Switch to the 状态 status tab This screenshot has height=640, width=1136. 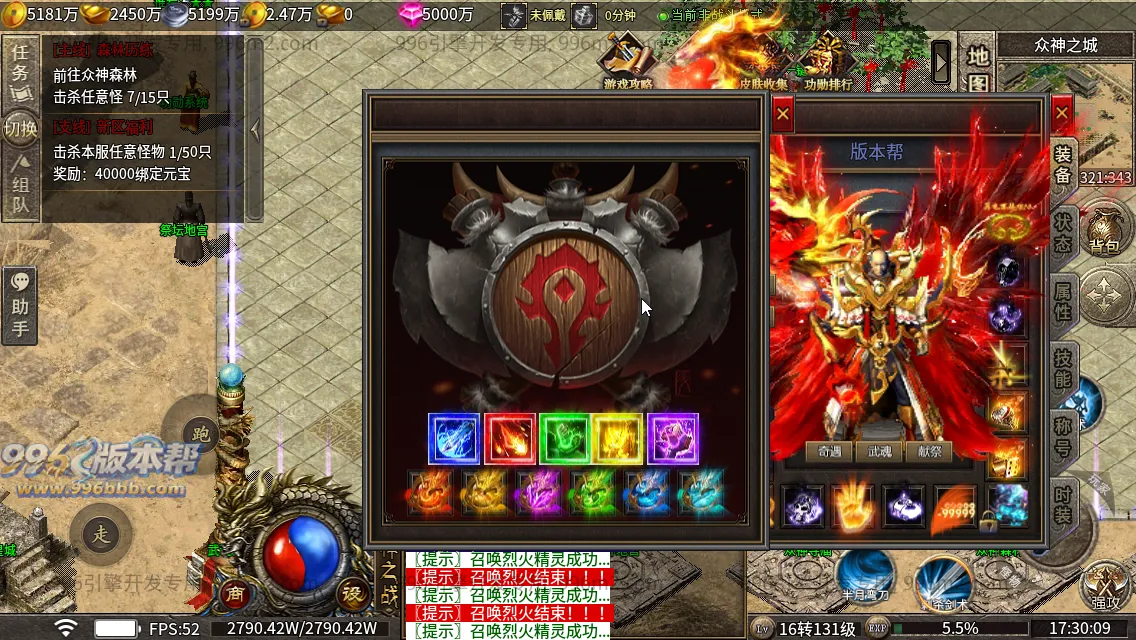[1062, 233]
